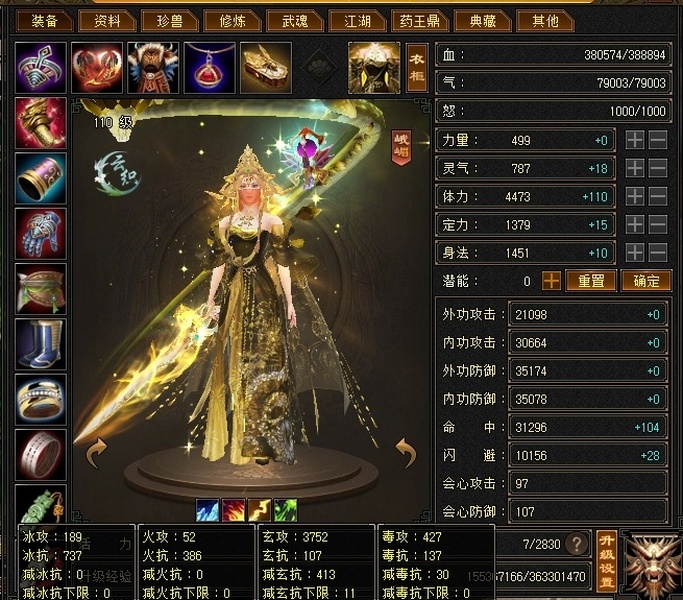
Task: Open the 升级设置 button
Action: pyautogui.click(x=606, y=560)
